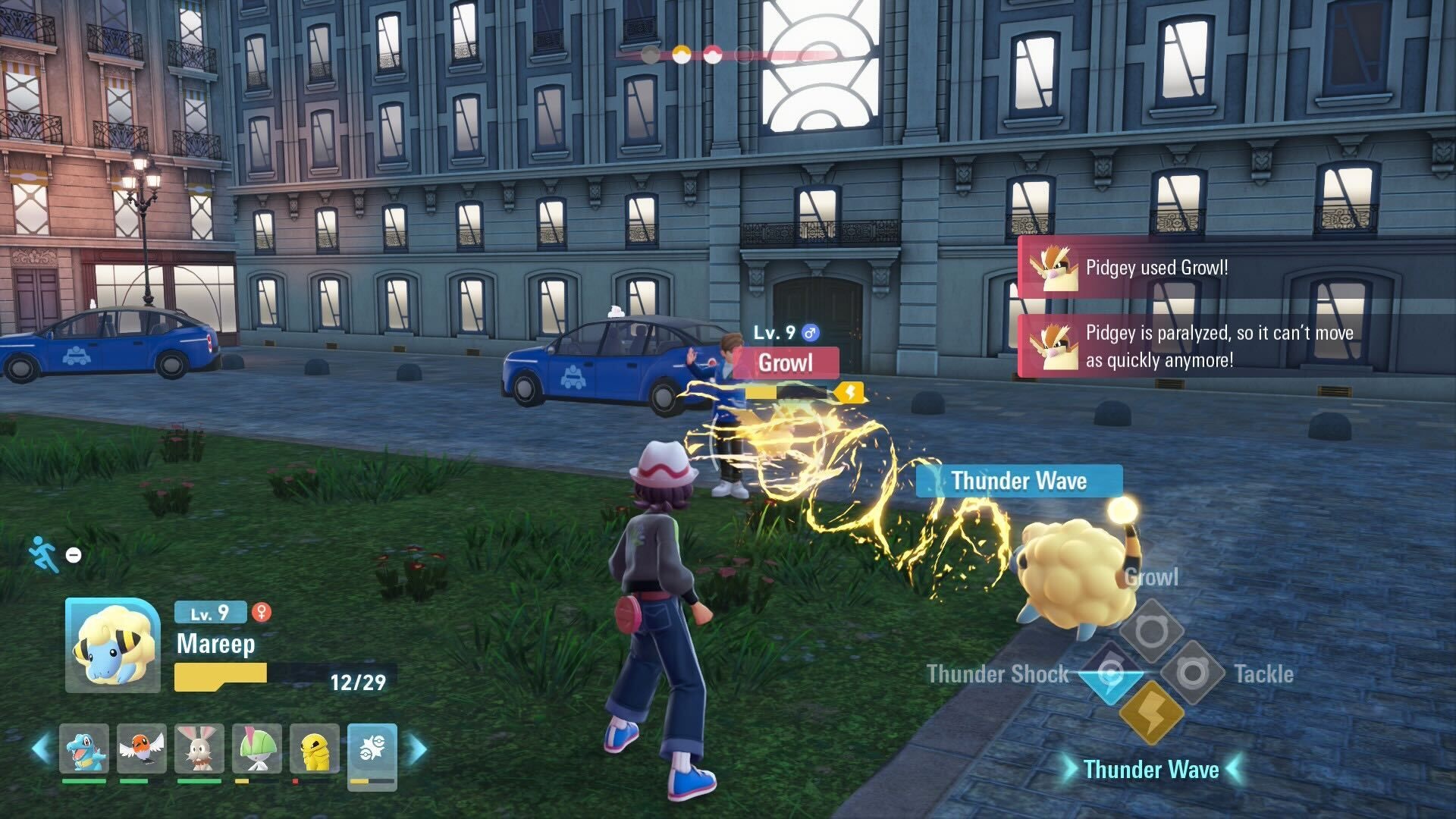The width and height of the screenshot is (1456, 819).
Task: Select Ralts in the party bar
Action: (x=257, y=748)
